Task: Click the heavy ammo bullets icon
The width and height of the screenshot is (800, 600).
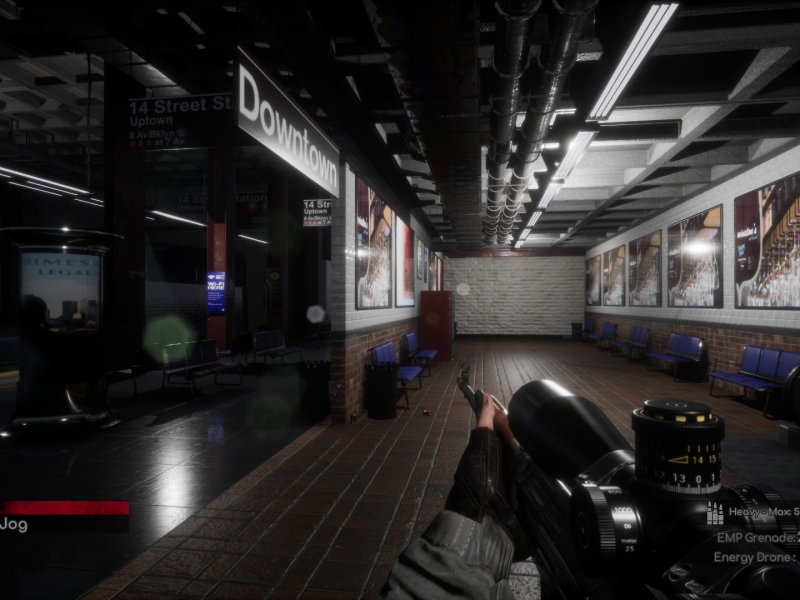Action: (x=714, y=514)
